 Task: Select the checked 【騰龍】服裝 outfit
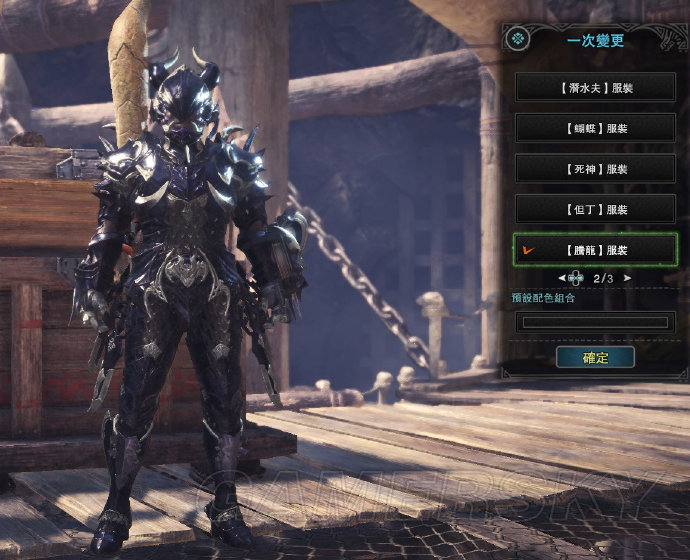point(595,249)
